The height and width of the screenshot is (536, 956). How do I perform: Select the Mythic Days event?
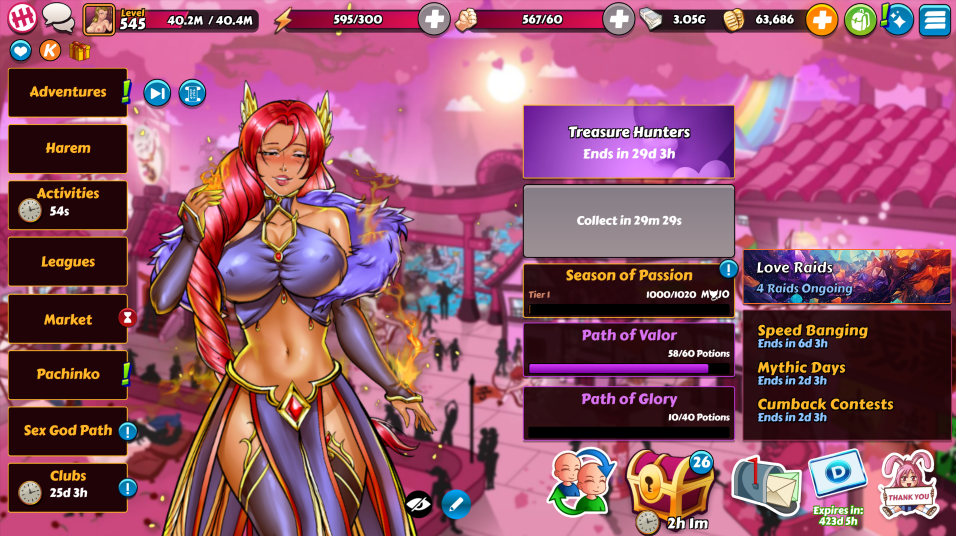point(801,373)
